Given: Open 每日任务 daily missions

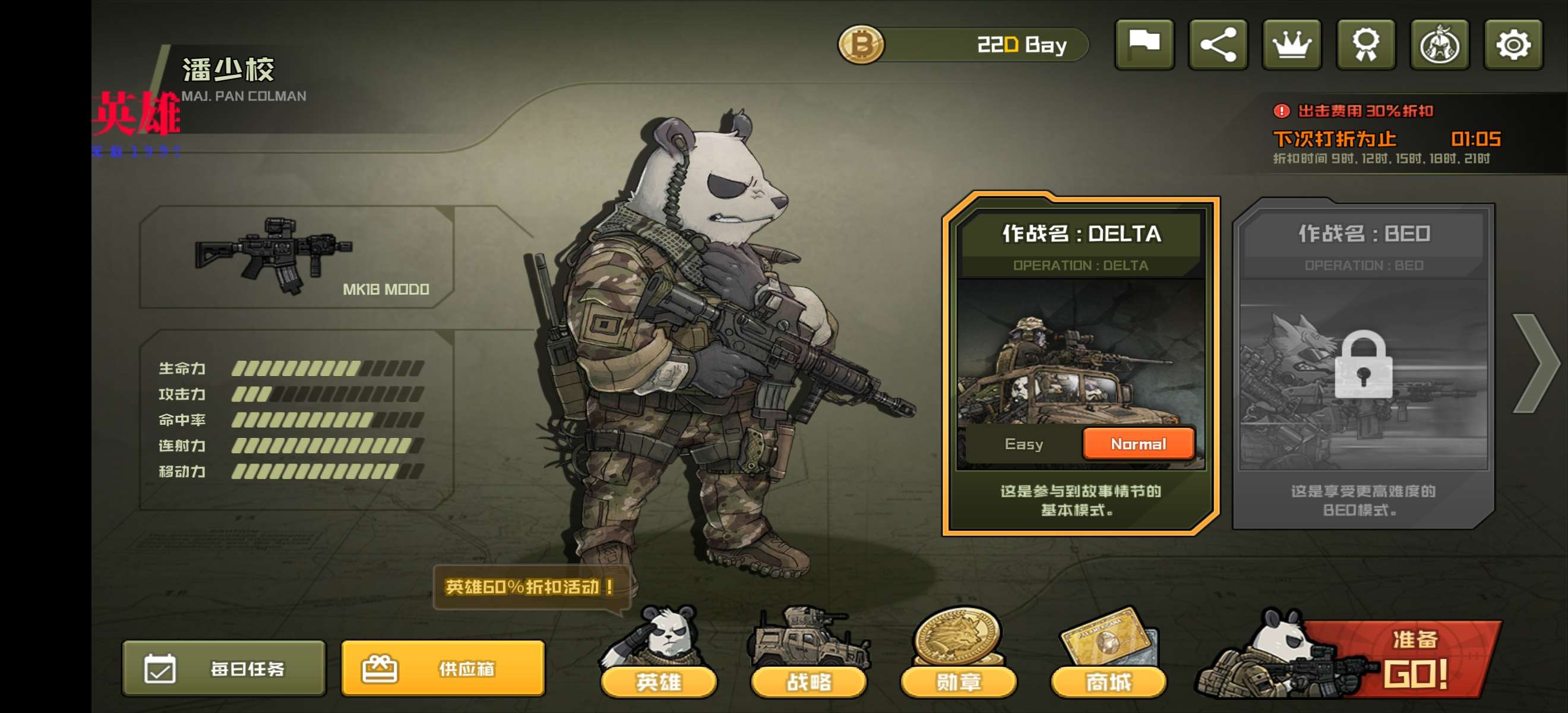Looking at the screenshot, I should click(x=224, y=668).
